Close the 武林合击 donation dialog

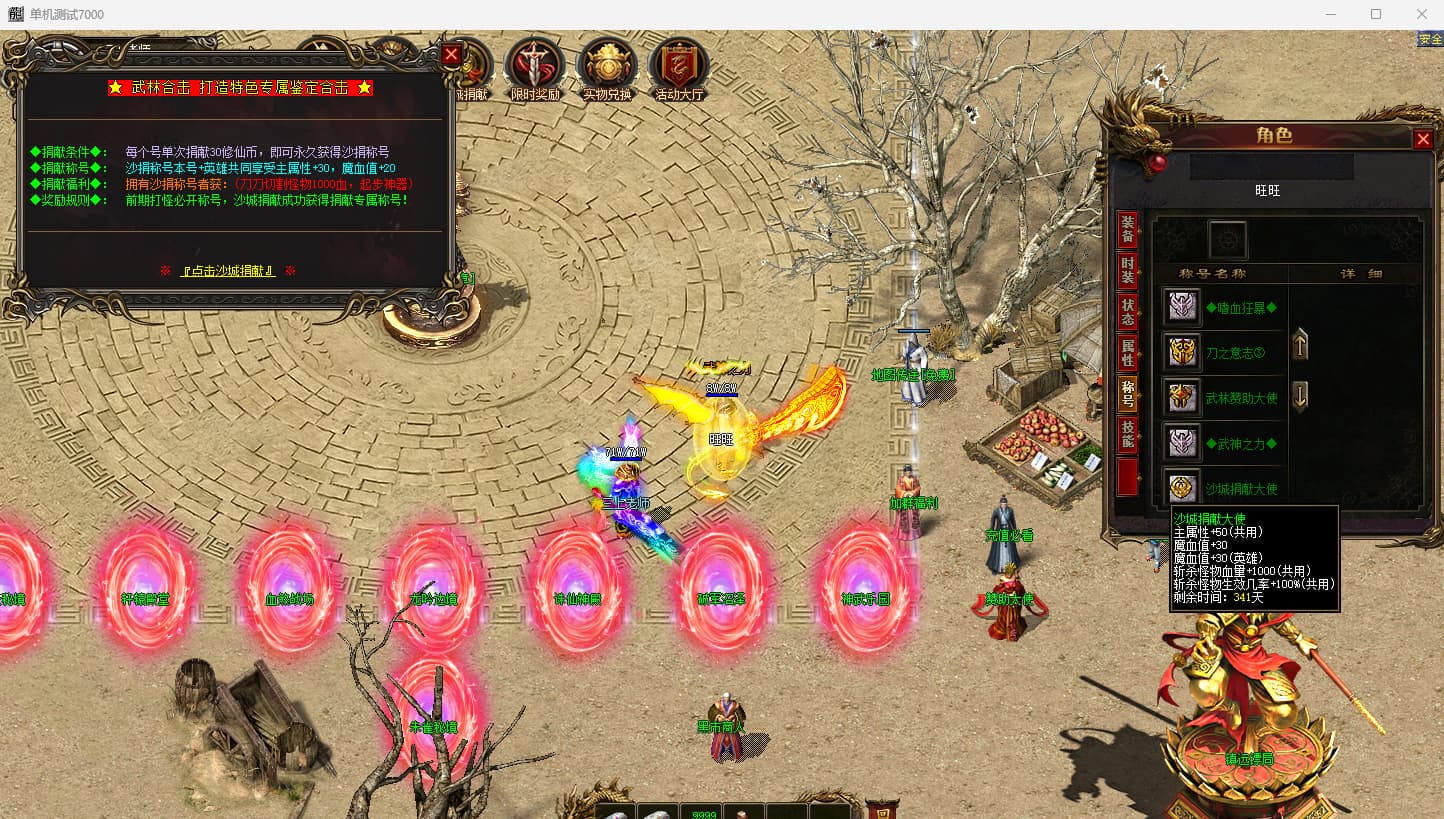(x=451, y=55)
